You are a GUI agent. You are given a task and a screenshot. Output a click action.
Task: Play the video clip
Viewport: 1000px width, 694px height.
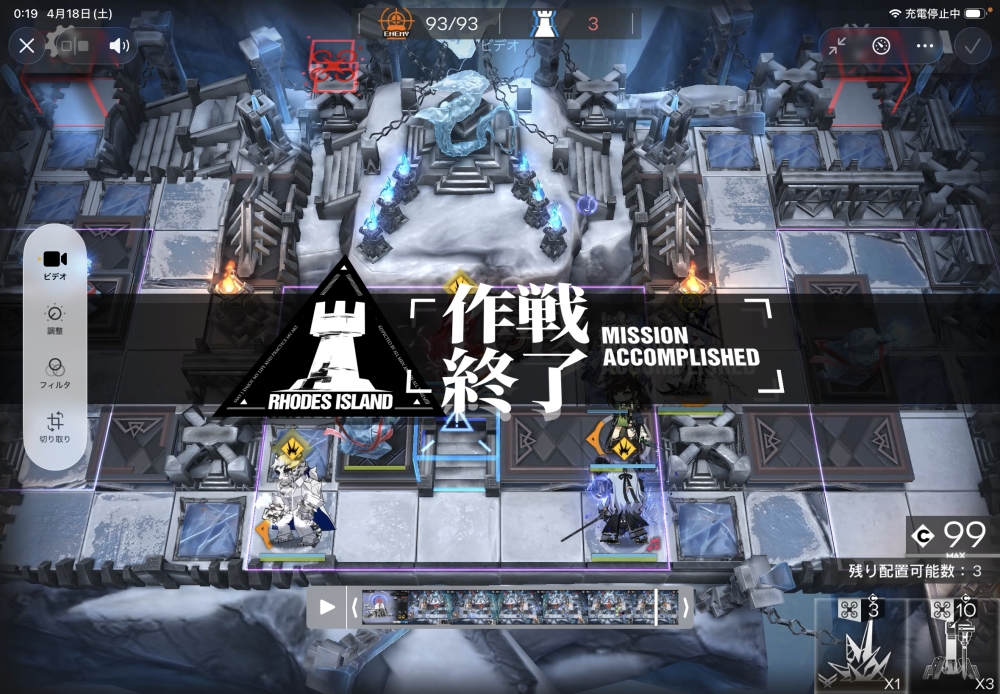(x=327, y=607)
